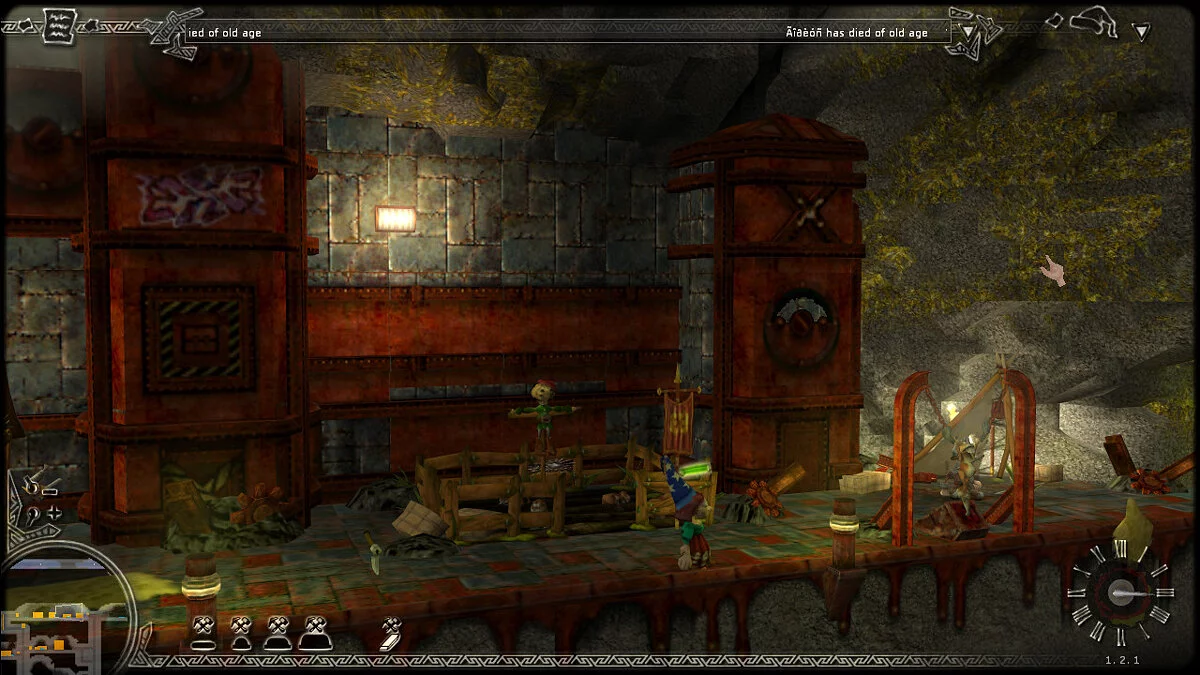Select the pickaxe and brick tool
Viewport: 1200px width, 675px height.
point(391,633)
